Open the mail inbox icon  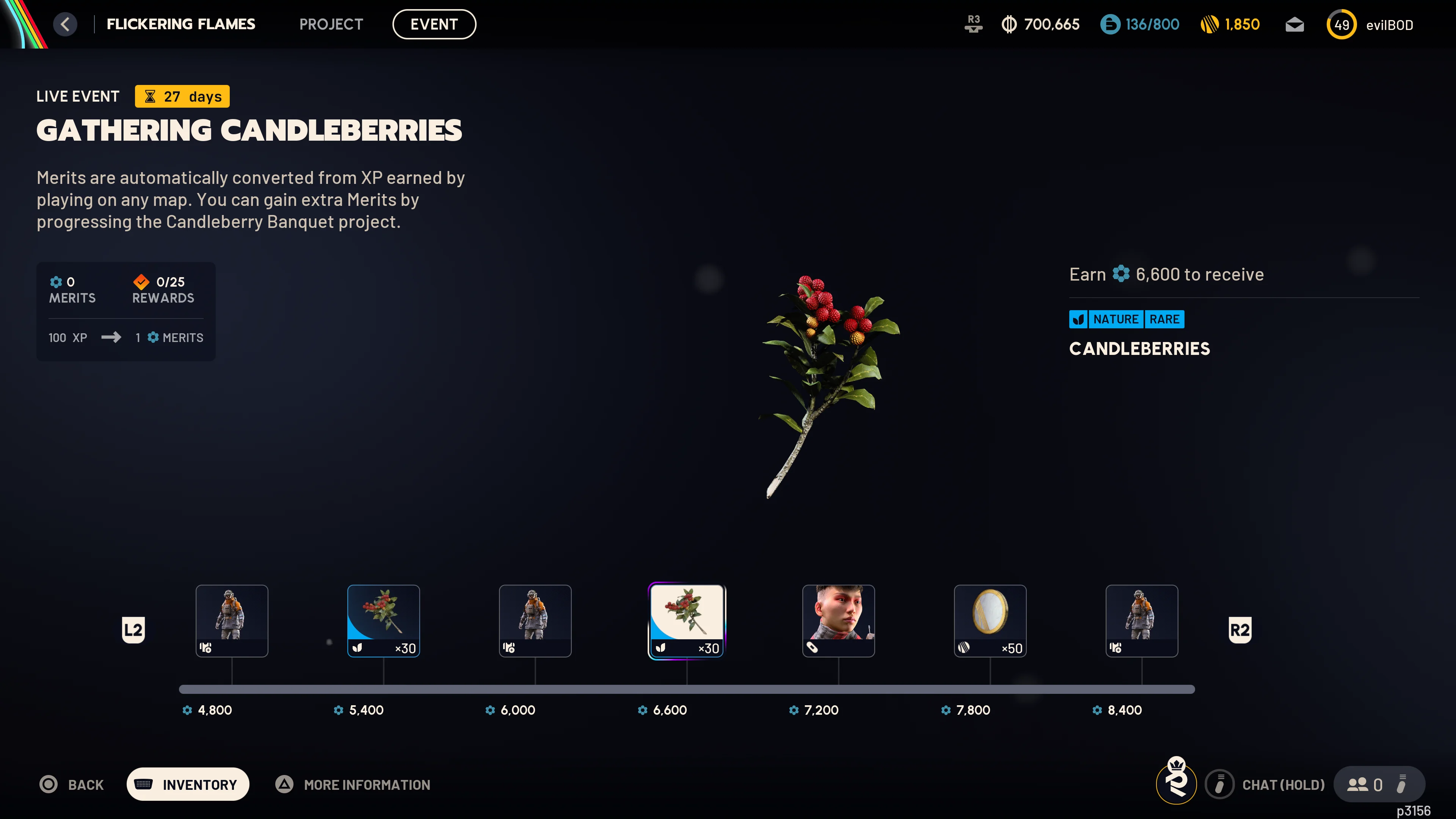[1294, 24]
